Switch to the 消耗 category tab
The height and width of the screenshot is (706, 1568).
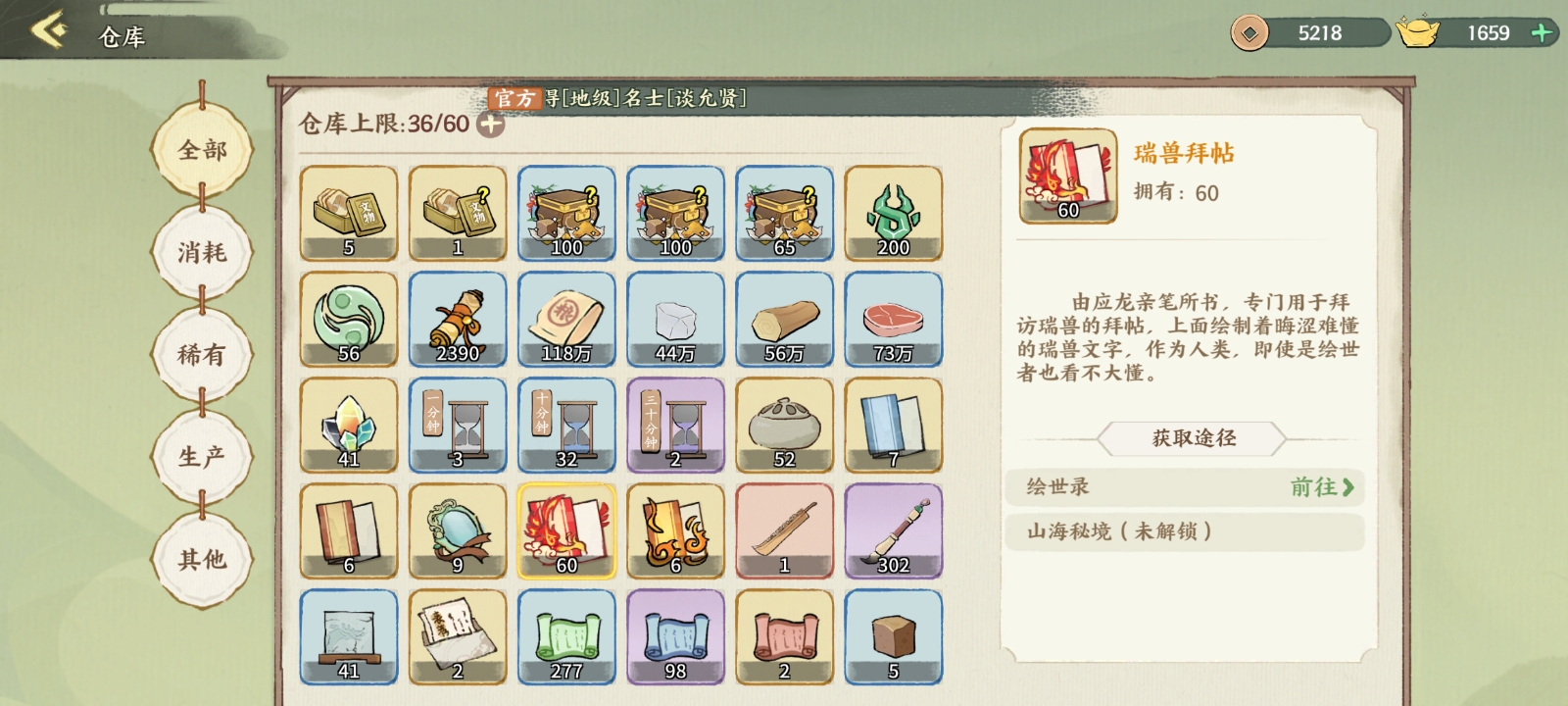(203, 252)
